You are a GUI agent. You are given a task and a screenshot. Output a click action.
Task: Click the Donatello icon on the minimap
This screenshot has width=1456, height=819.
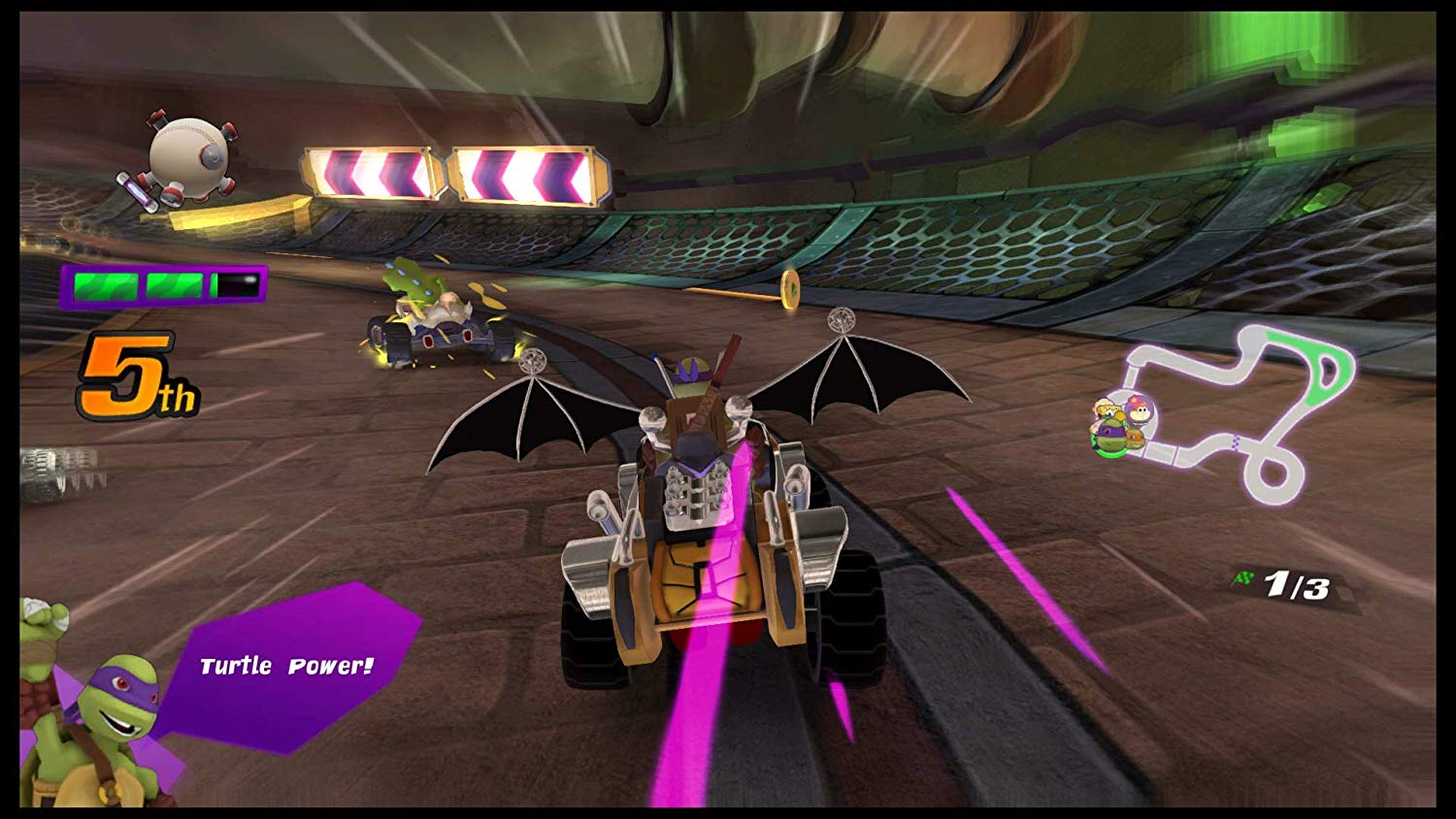coord(1110,434)
